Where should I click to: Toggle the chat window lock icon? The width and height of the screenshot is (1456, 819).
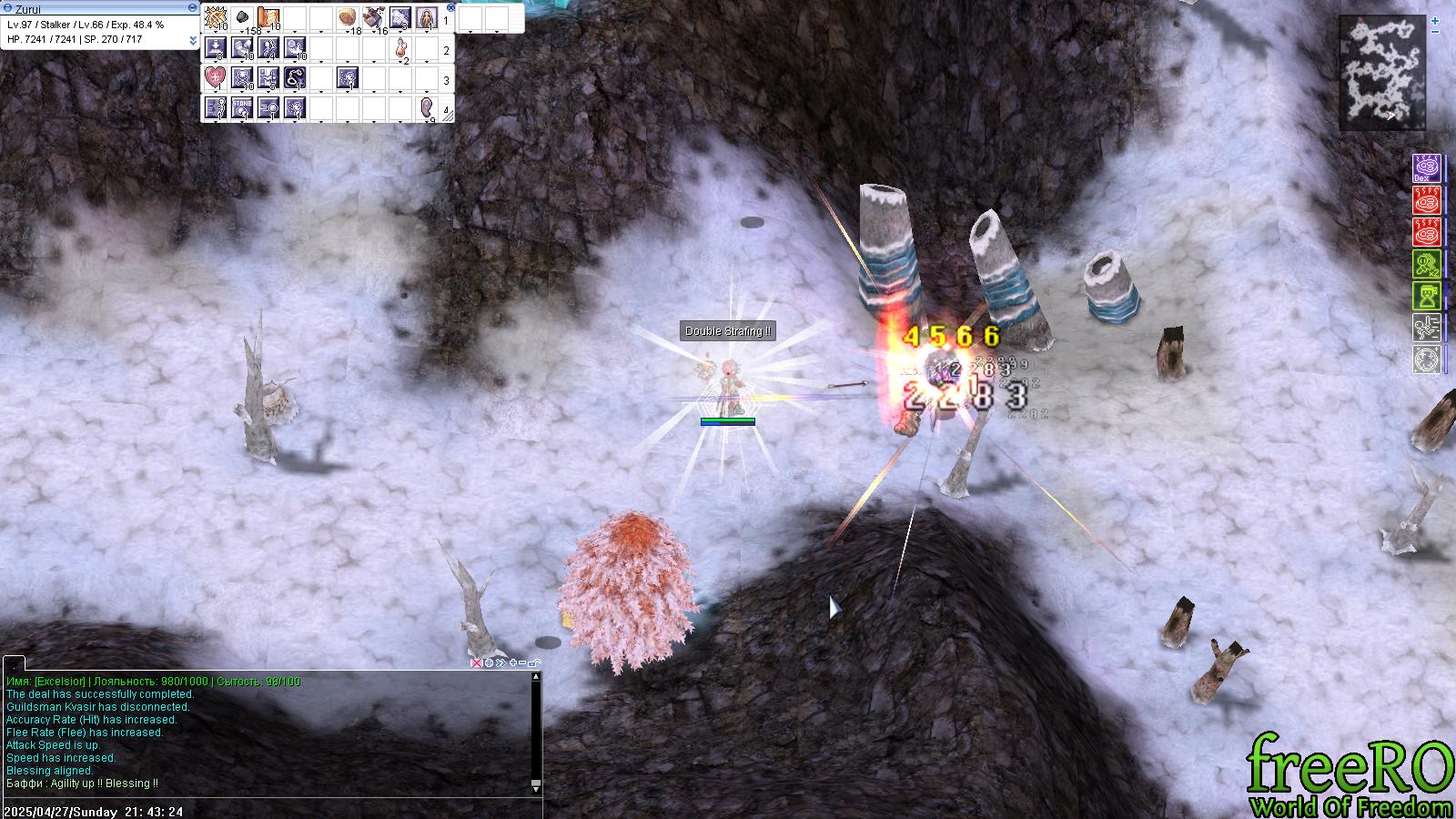534,662
